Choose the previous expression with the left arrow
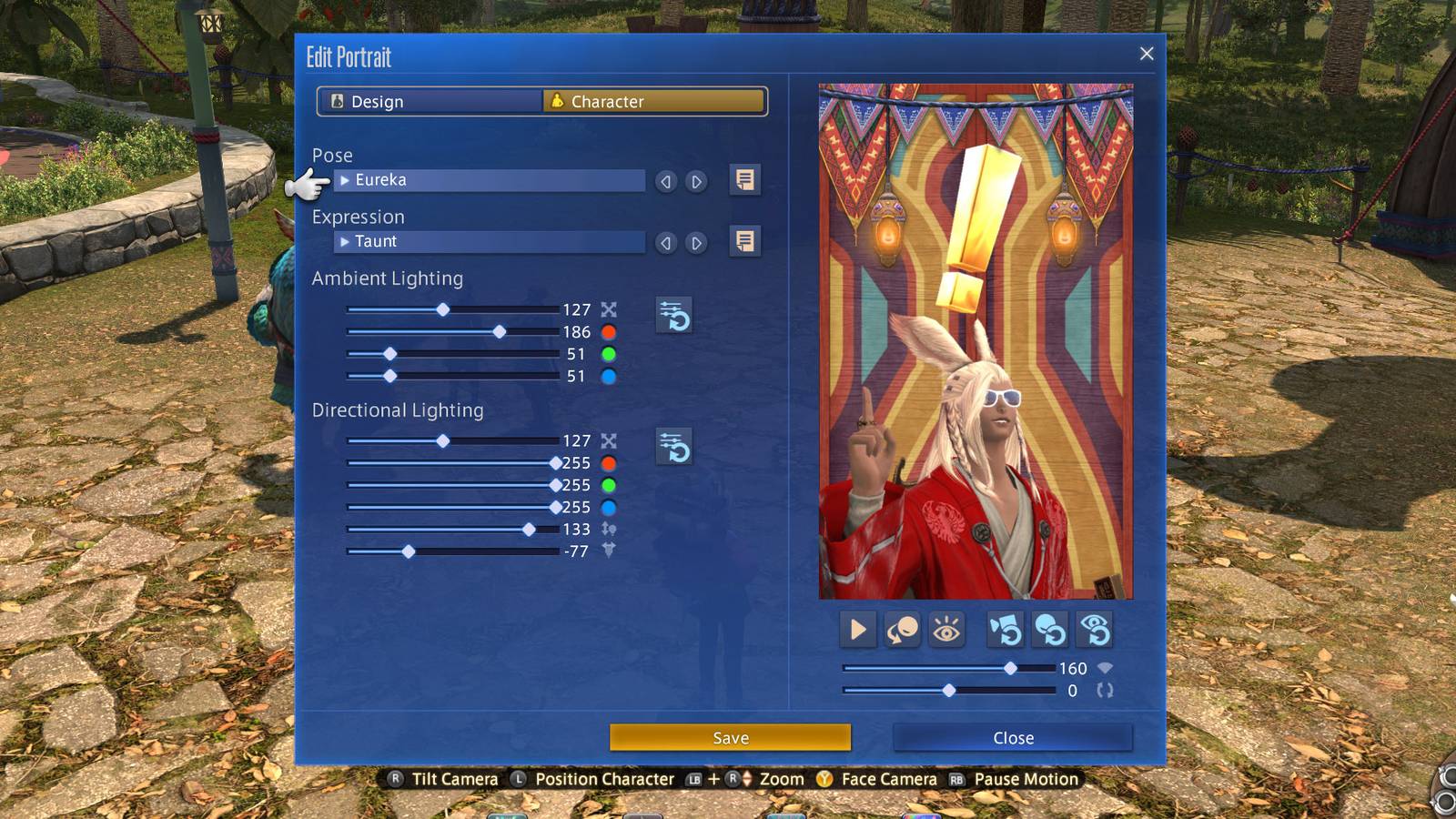The width and height of the screenshot is (1456, 819). pos(666,243)
